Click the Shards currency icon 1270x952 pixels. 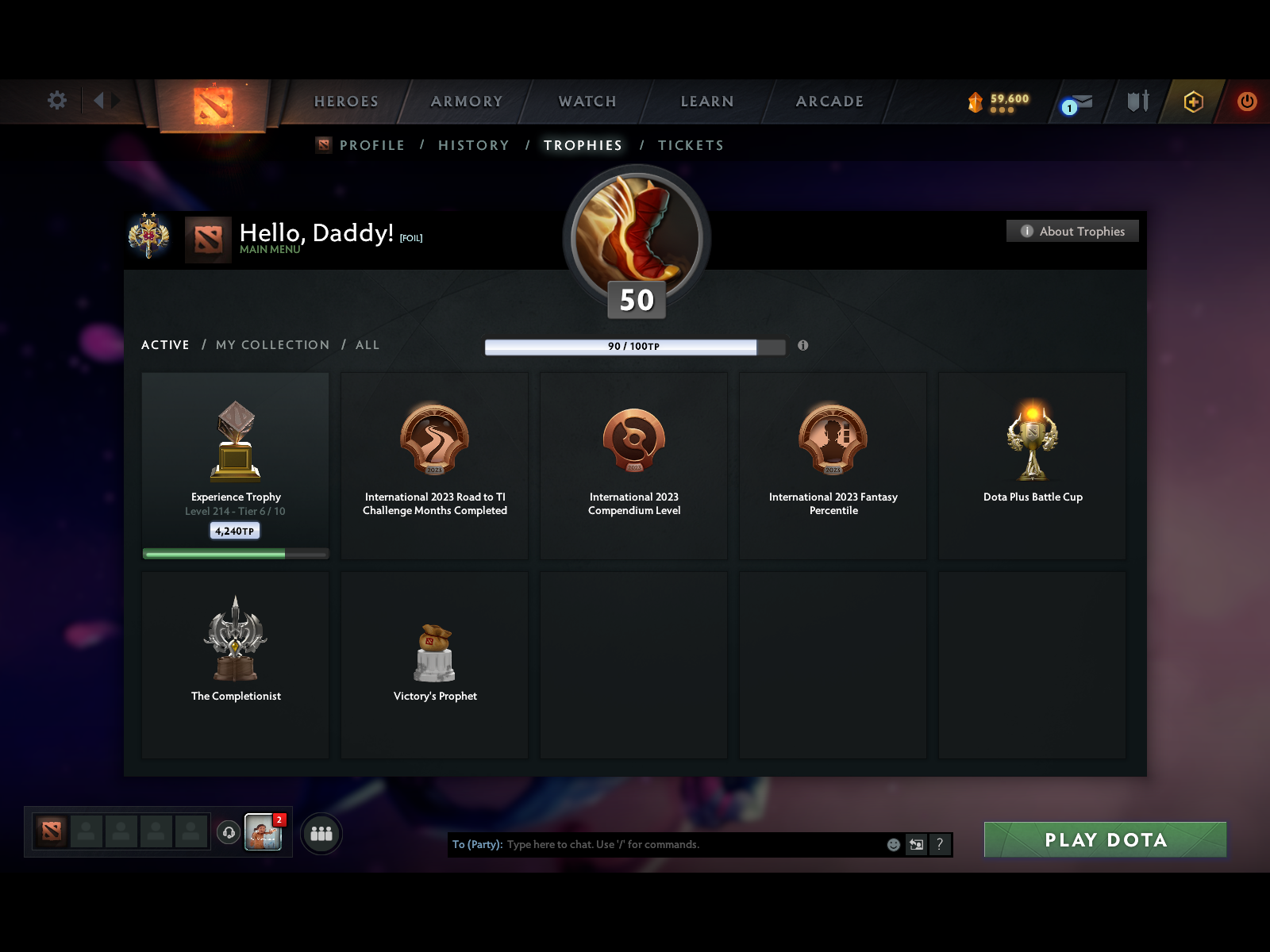(x=975, y=102)
